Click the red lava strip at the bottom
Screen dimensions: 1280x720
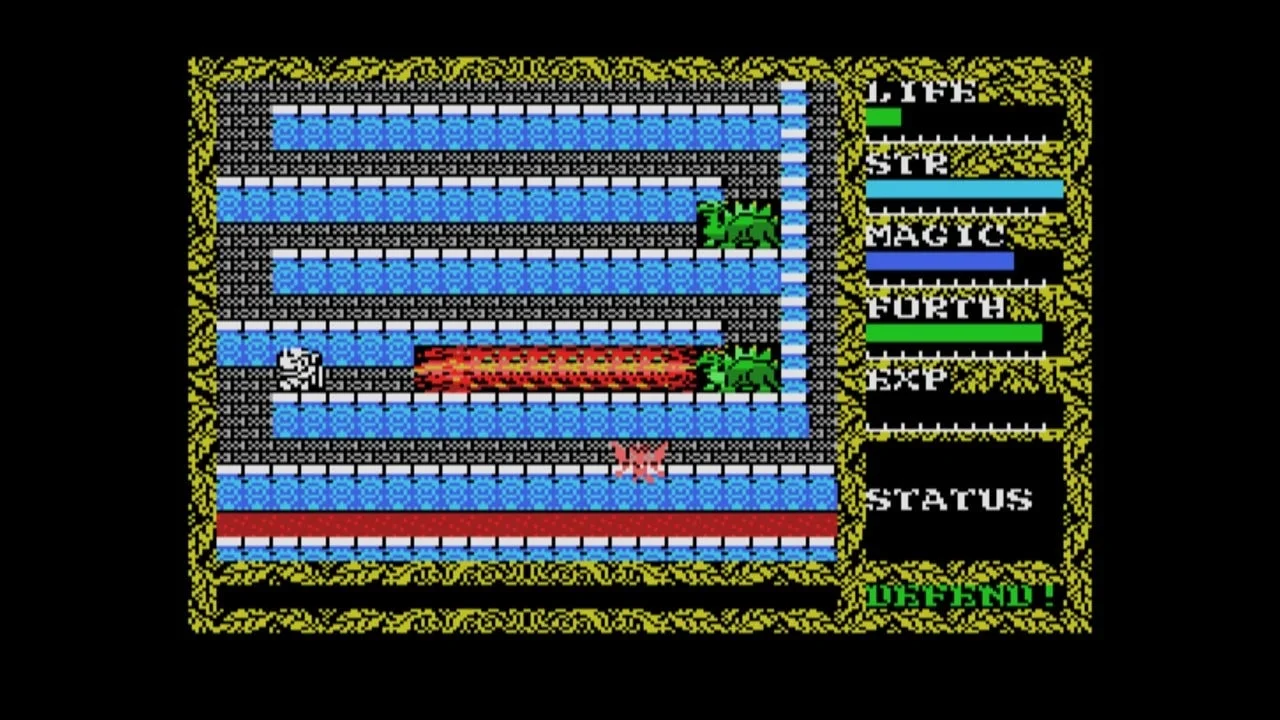coord(520,523)
